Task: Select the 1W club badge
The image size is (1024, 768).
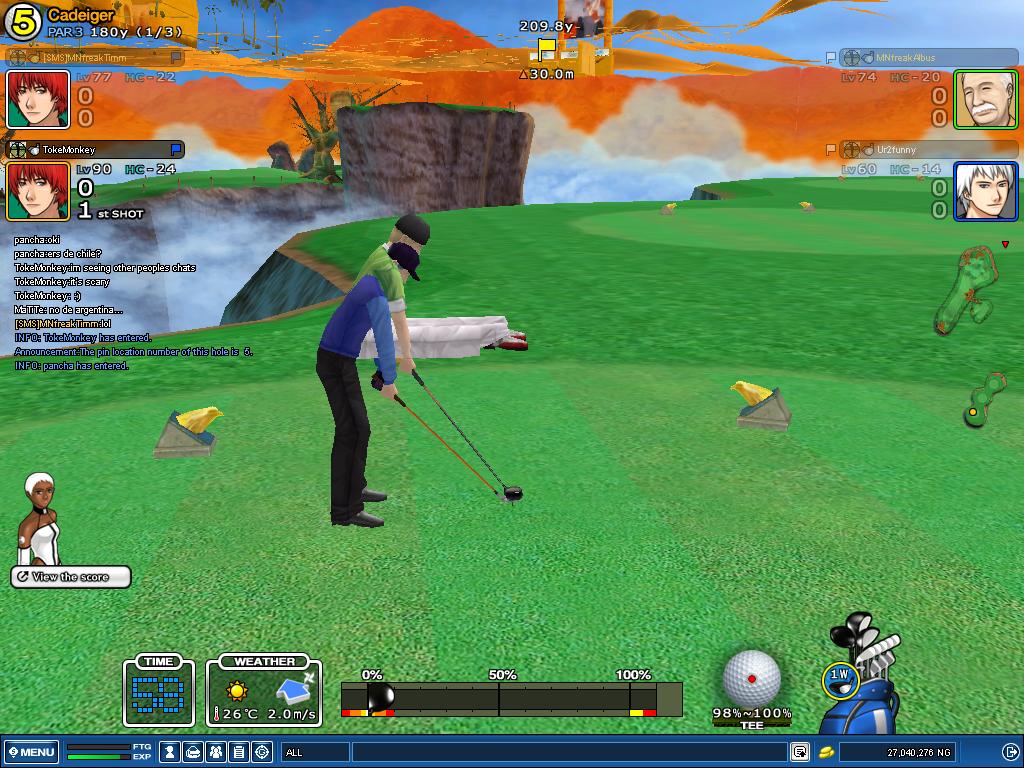Action: click(839, 678)
